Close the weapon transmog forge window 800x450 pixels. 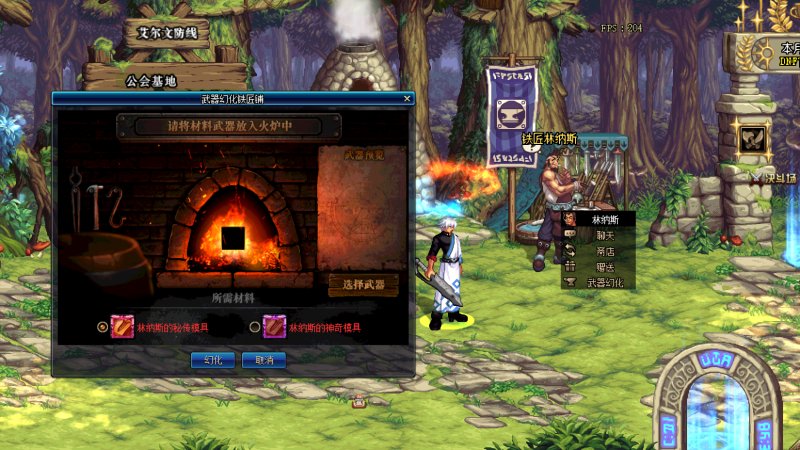pyautogui.click(x=407, y=99)
